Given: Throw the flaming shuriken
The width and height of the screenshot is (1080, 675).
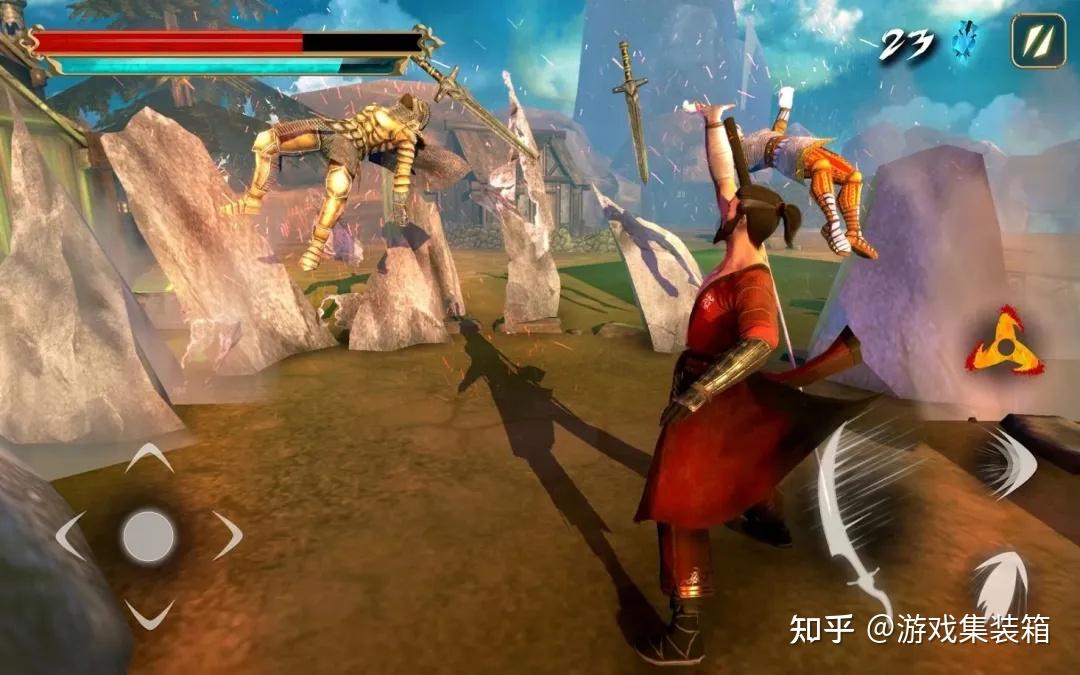Looking at the screenshot, I should 1003,343.
